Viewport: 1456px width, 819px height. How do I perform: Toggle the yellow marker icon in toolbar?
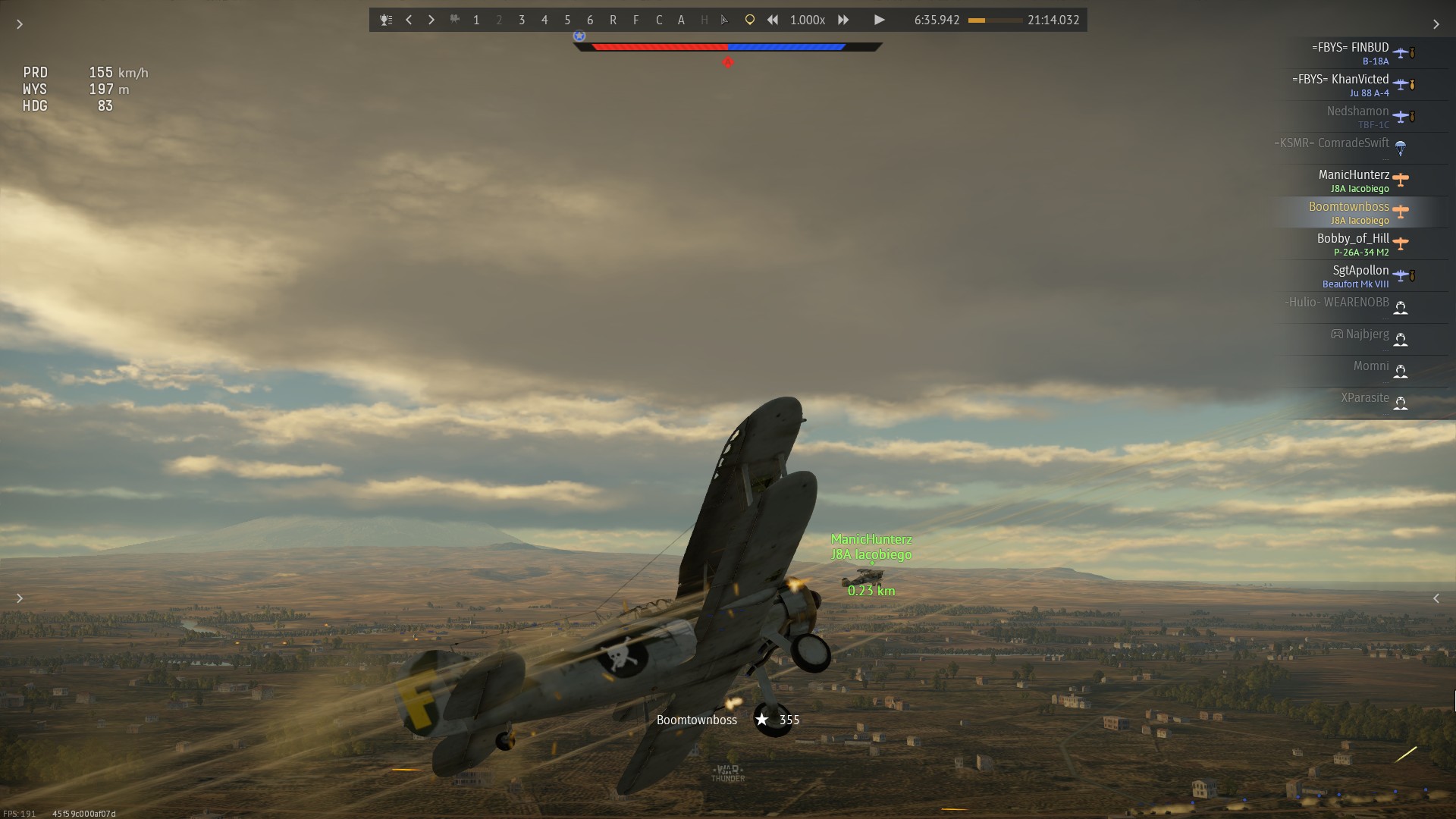[749, 20]
